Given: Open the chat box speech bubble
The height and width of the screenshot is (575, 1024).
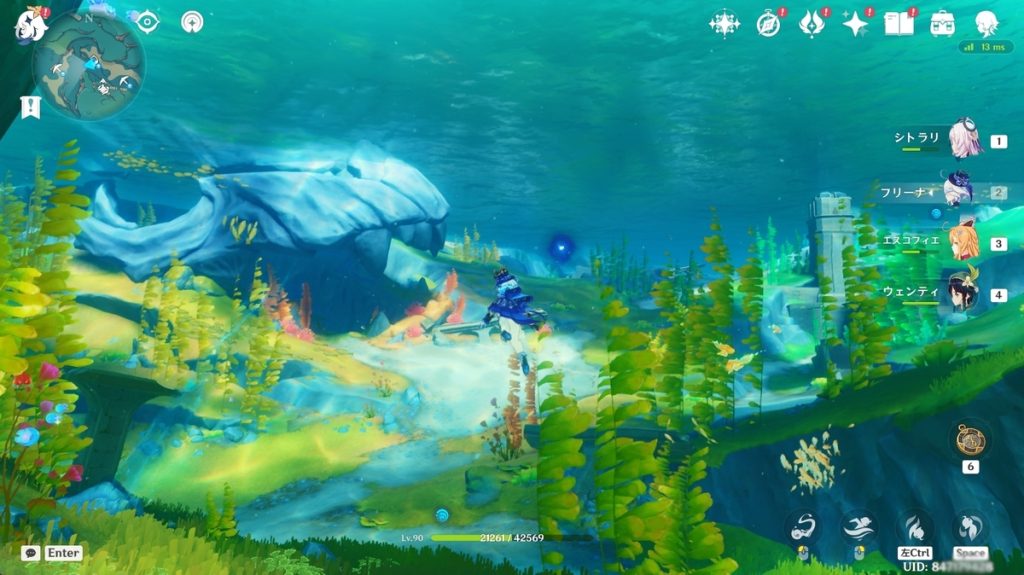Looking at the screenshot, I should pos(31,552).
